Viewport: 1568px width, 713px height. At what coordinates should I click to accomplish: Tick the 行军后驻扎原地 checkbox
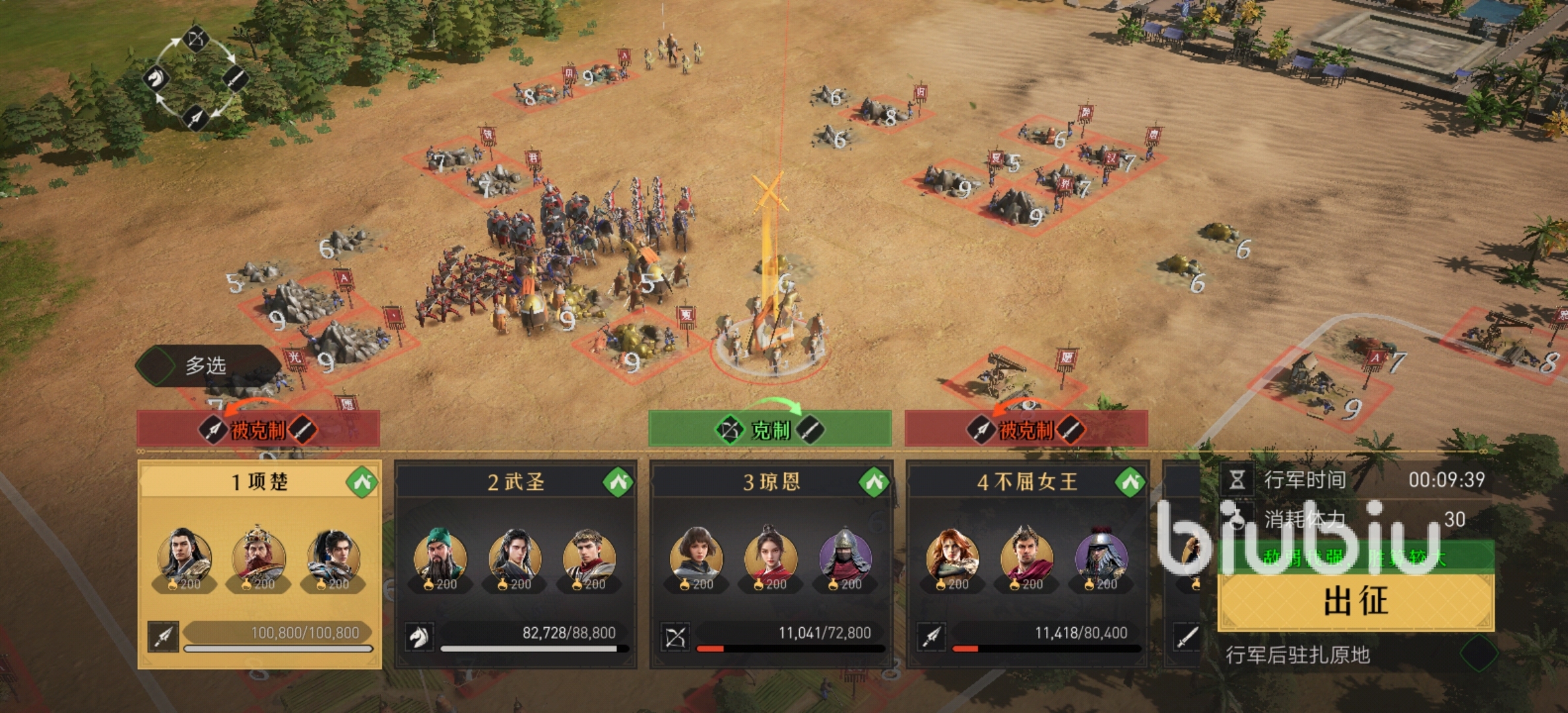point(1479,654)
